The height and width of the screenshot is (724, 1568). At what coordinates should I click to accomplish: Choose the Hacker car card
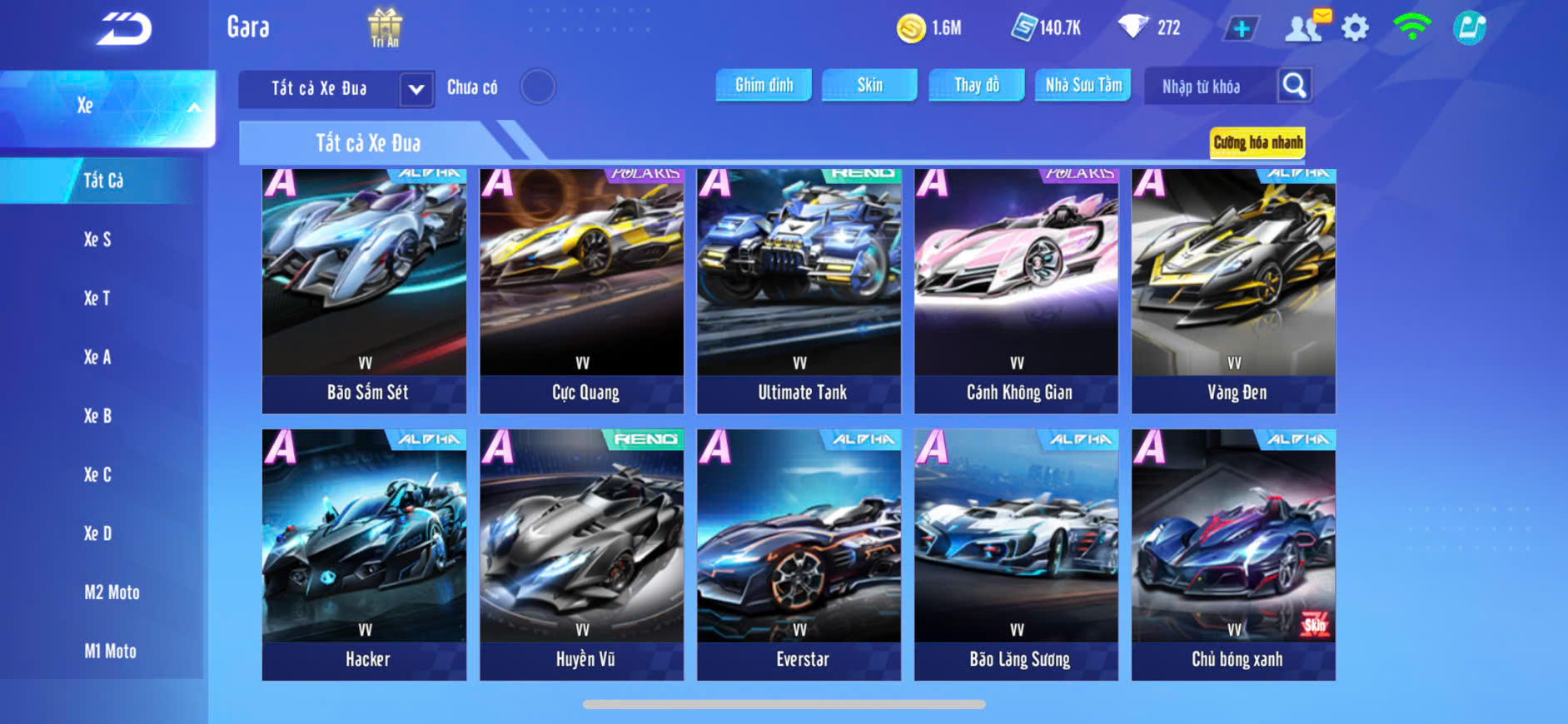coord(364,554)
